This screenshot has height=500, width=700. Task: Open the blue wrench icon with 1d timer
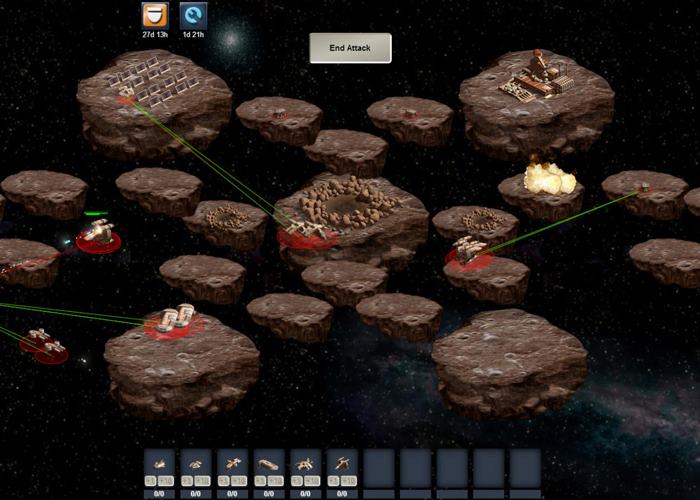point(193,15)
